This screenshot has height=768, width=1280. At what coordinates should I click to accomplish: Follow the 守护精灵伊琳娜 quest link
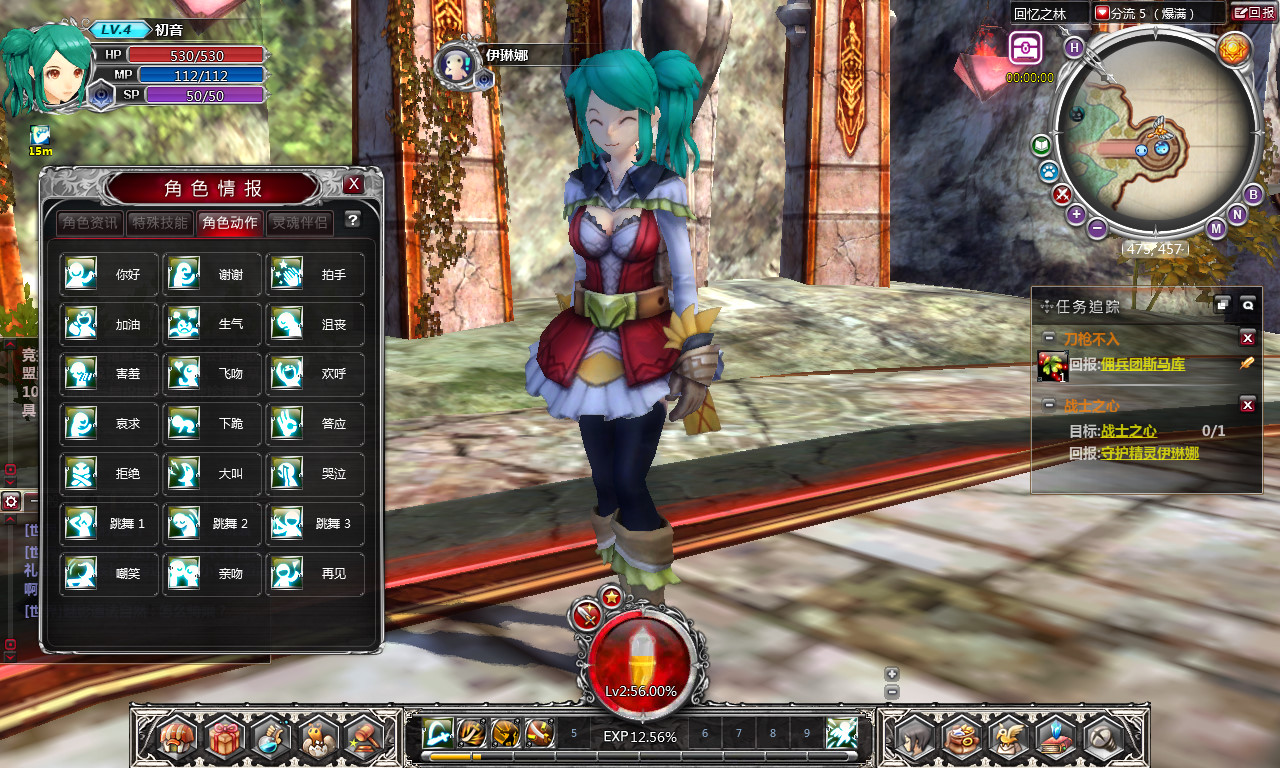[1150, 453]
